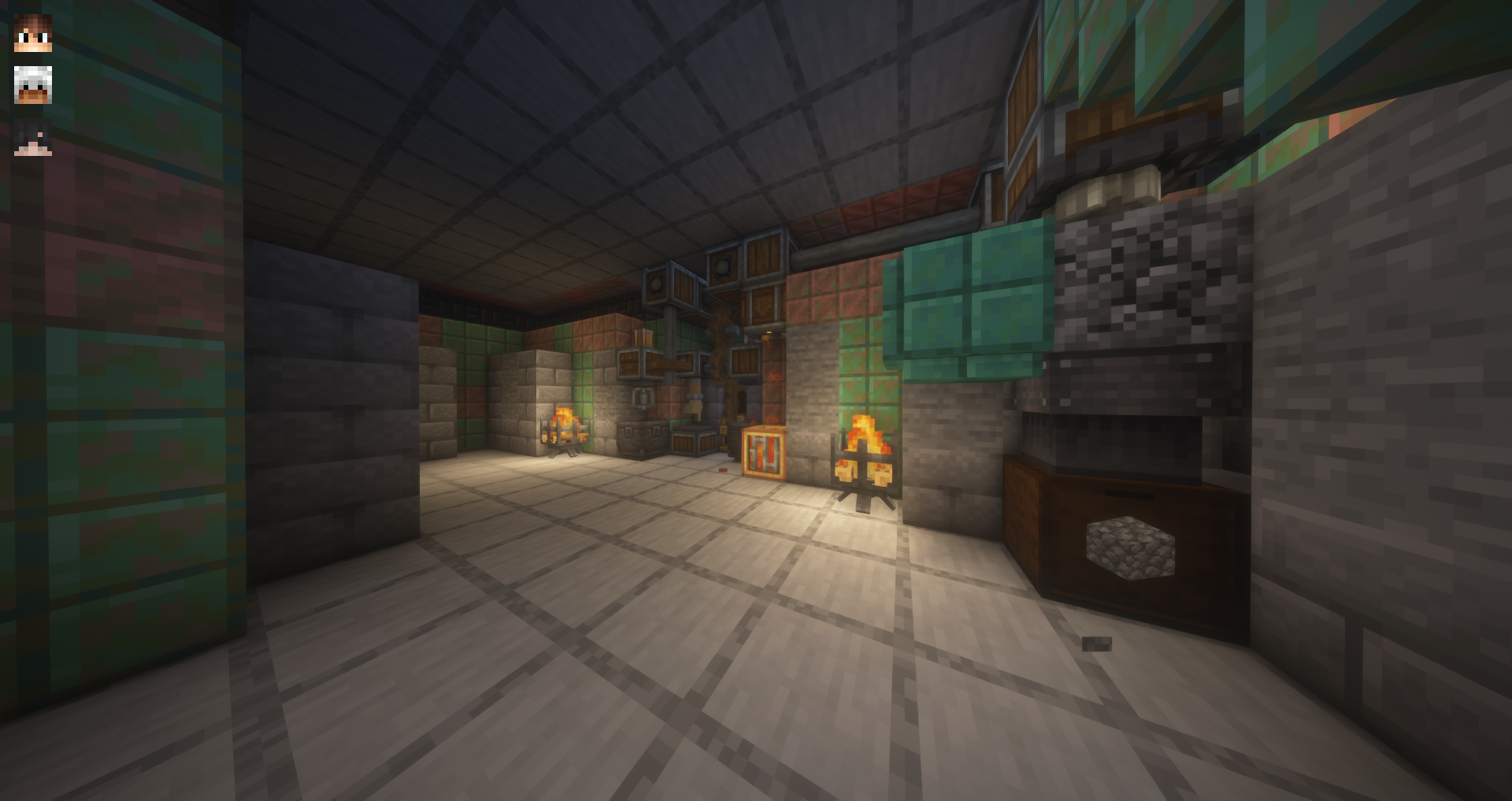This screenshot has width=1512, height=801.
Task: Choose the dark-haired player head icon
Action: click(x=33, y=137)
